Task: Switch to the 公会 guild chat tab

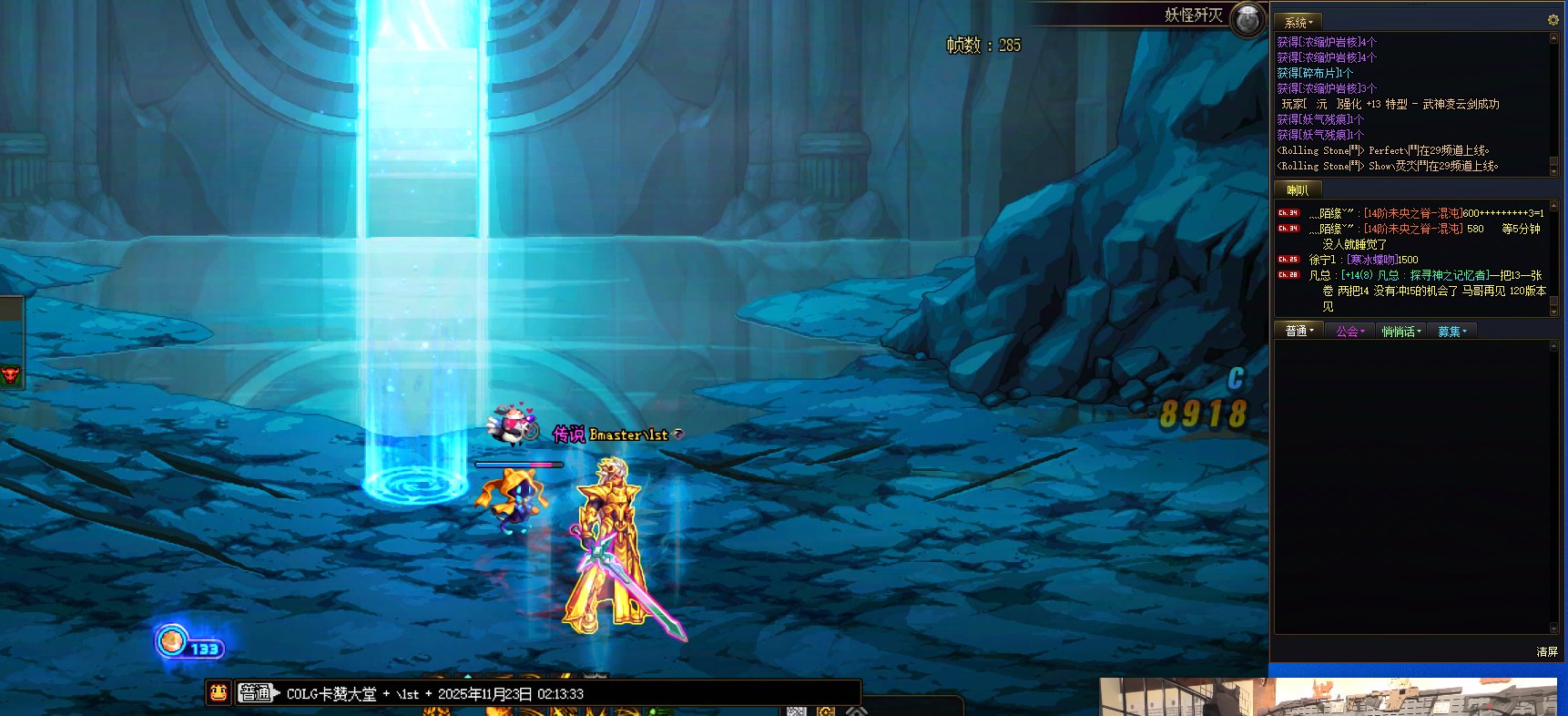Action: 1349,332
